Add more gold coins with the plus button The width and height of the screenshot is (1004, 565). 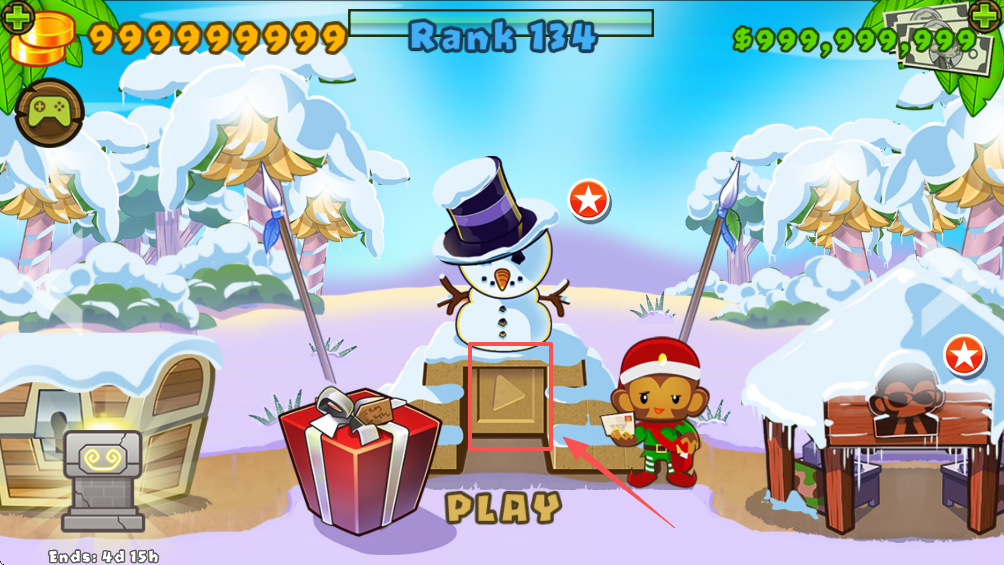19,17
